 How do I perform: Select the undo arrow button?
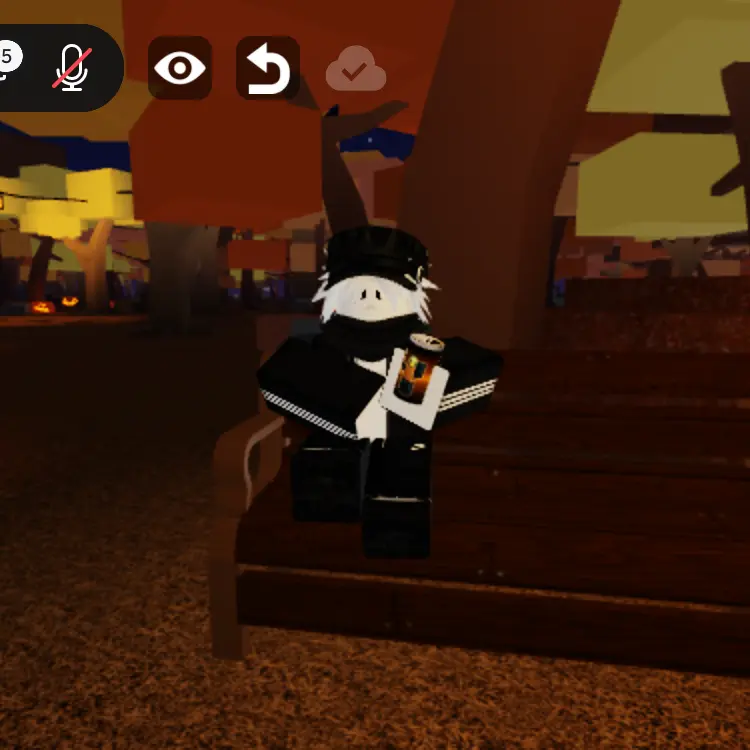(x=268, y=69)
